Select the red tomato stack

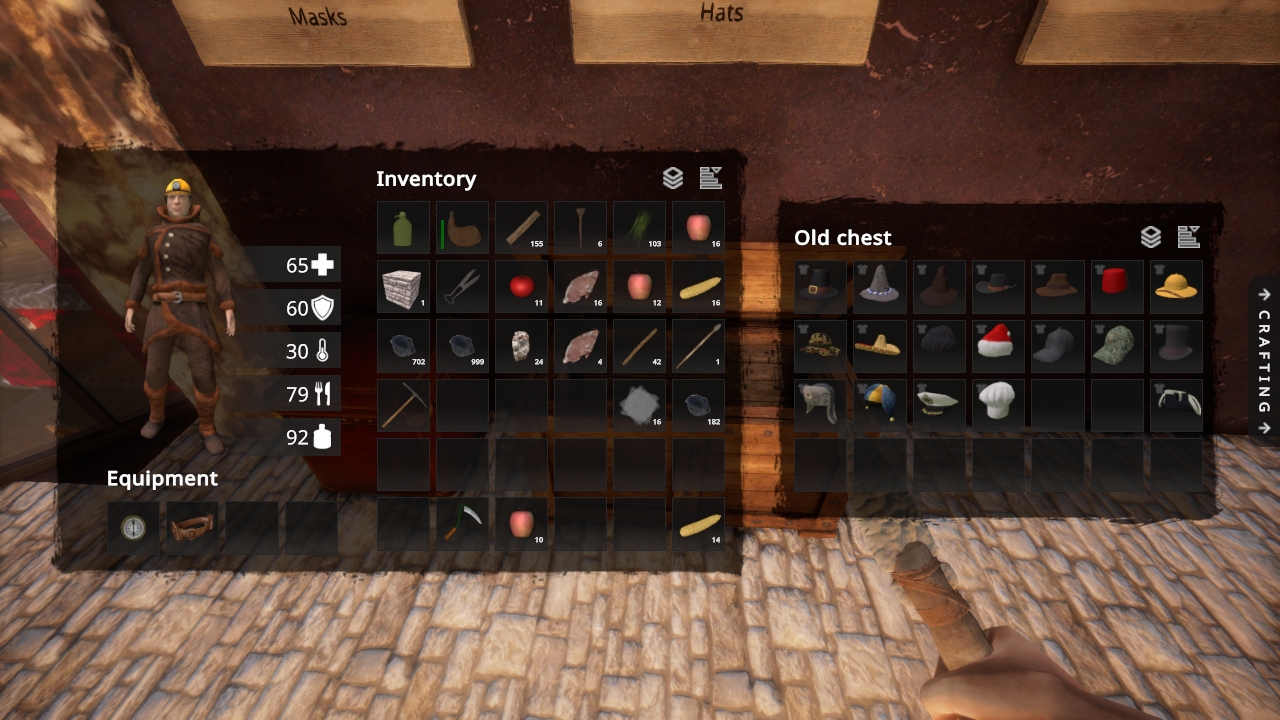pyautogui.click(x=521, y=287)
